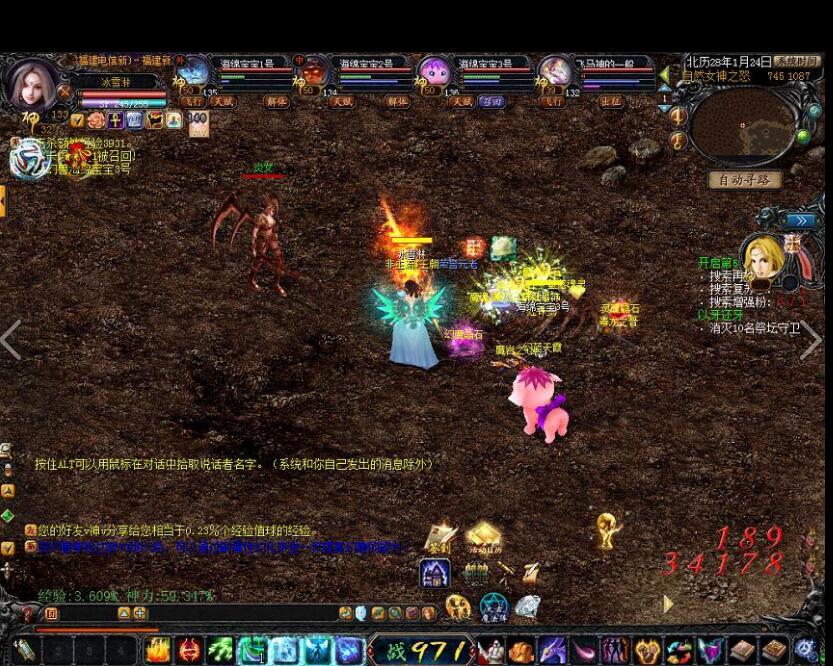This screenshot has width=833, height=666.
Task: Open the pentagram magic circle icon
Action: coord(493,606)
